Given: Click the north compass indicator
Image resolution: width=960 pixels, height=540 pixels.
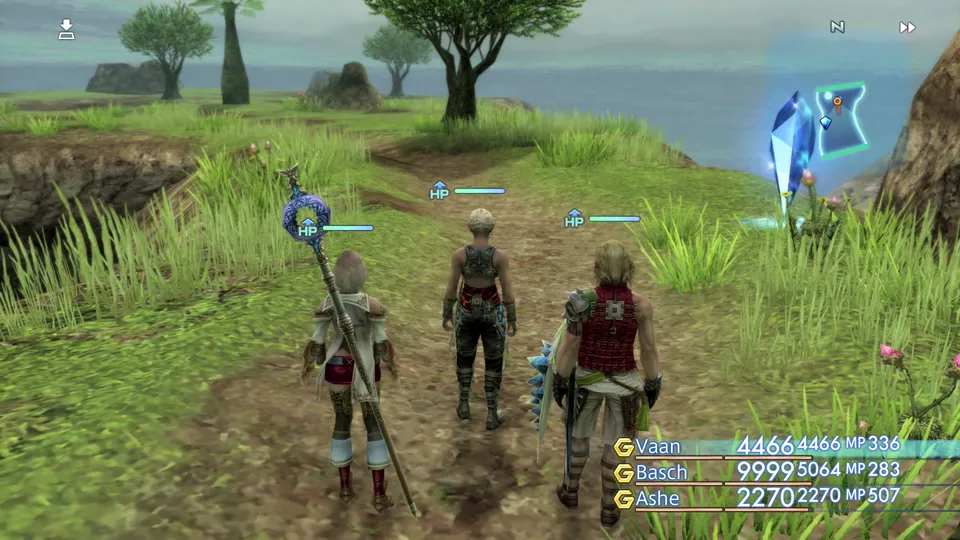Looking at the screenshot, I should point(837,27).
